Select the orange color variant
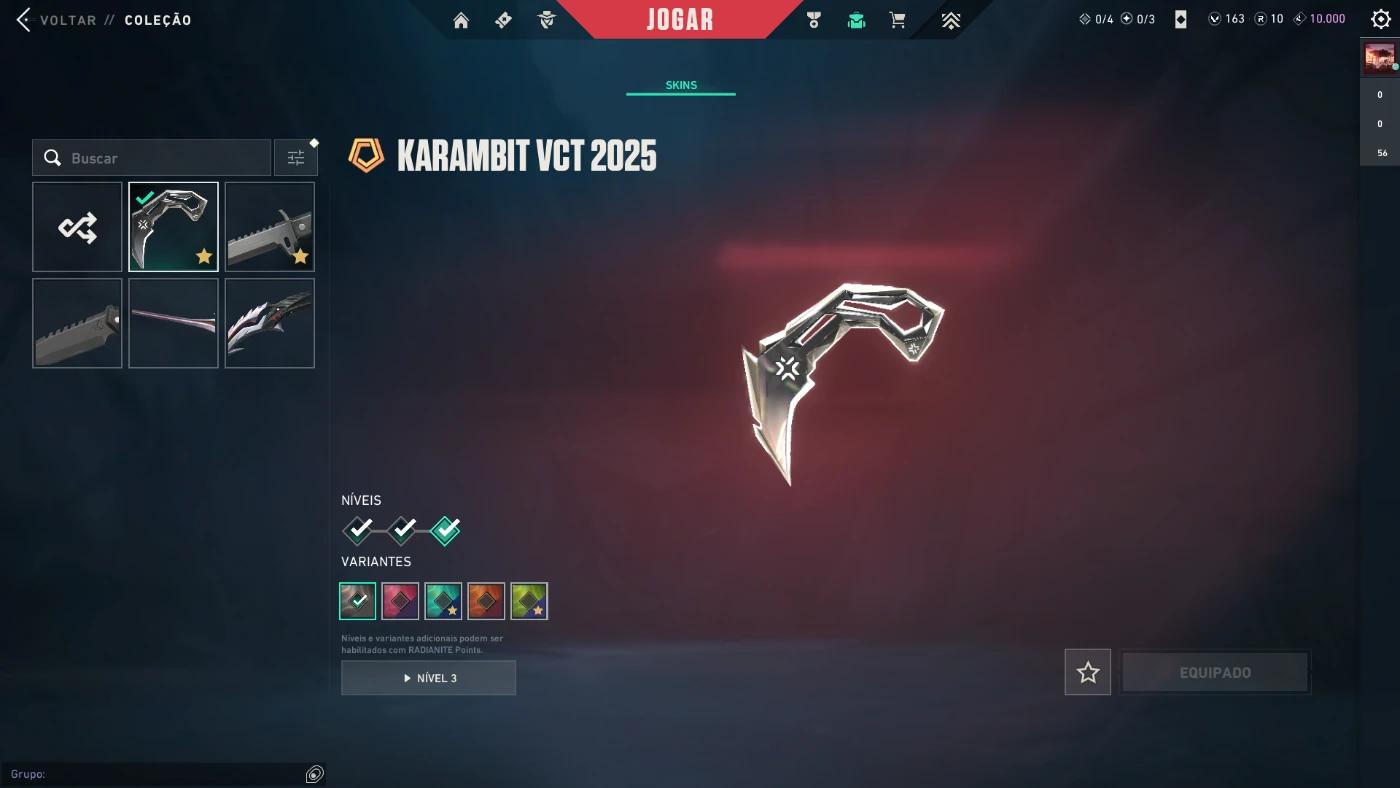1400x788 pixels. (x=486, y=601)
